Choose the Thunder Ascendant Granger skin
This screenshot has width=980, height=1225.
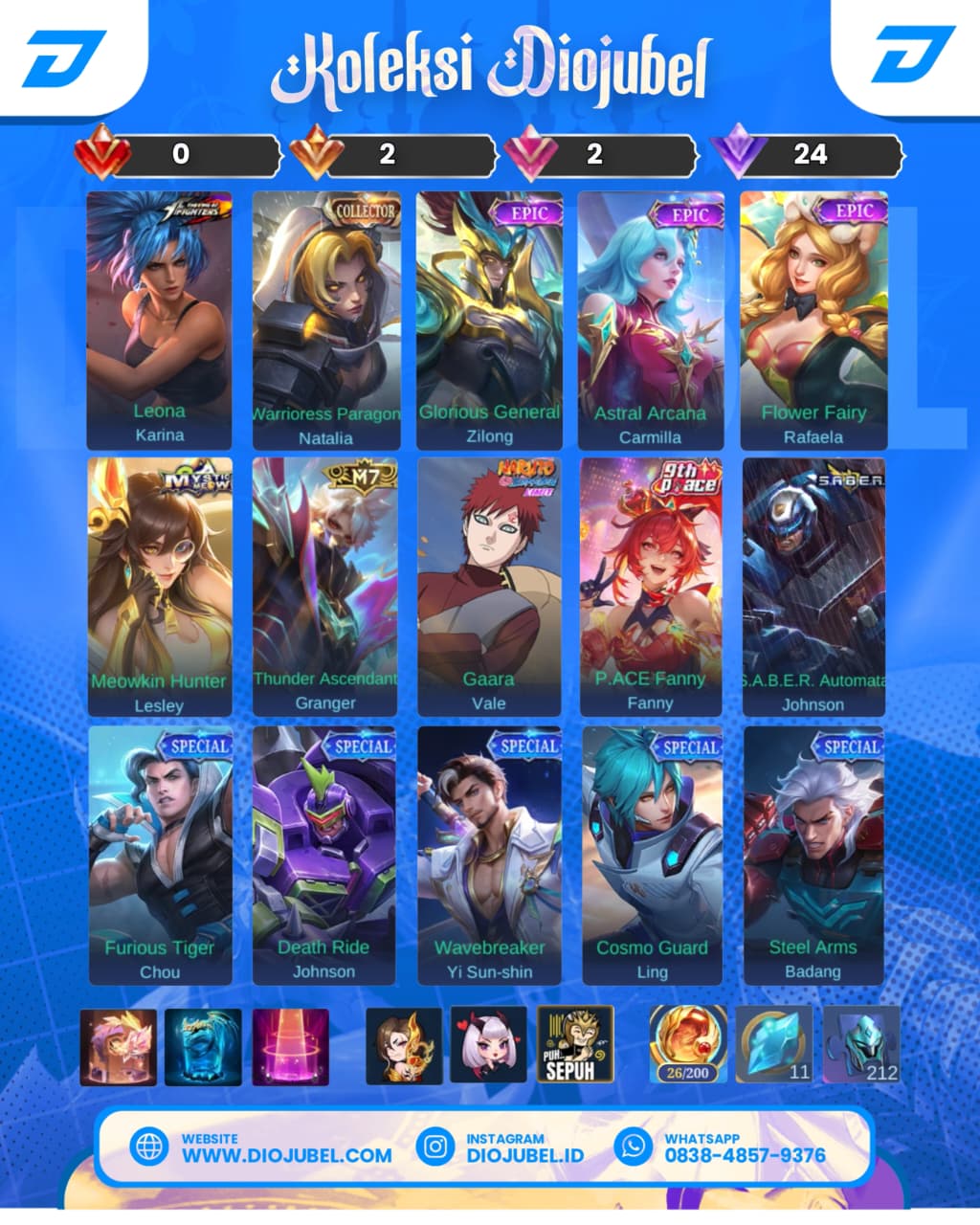tap(325, 587)
